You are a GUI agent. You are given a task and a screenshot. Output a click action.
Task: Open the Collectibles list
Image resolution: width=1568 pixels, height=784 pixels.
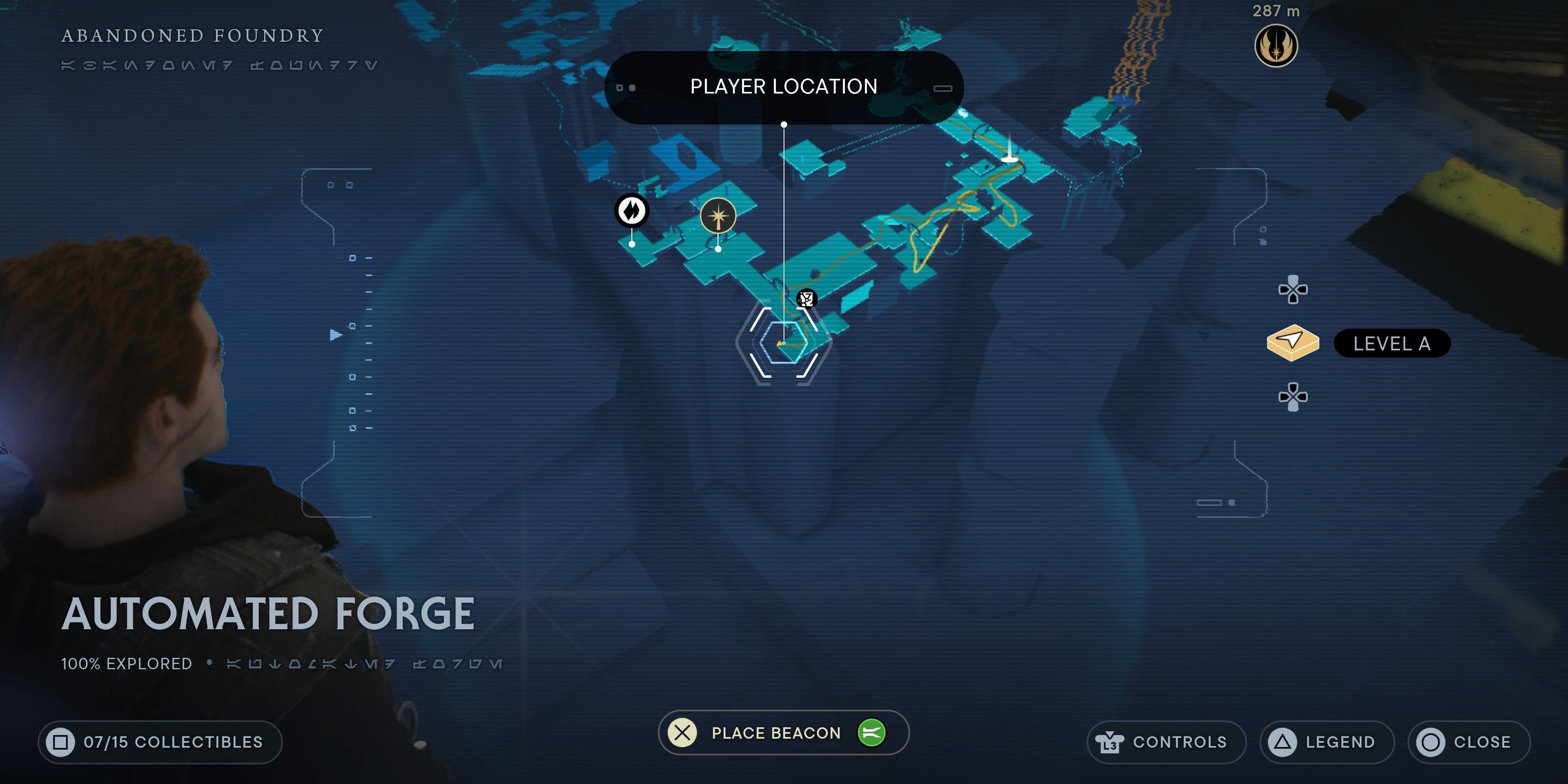click(160, 742)
